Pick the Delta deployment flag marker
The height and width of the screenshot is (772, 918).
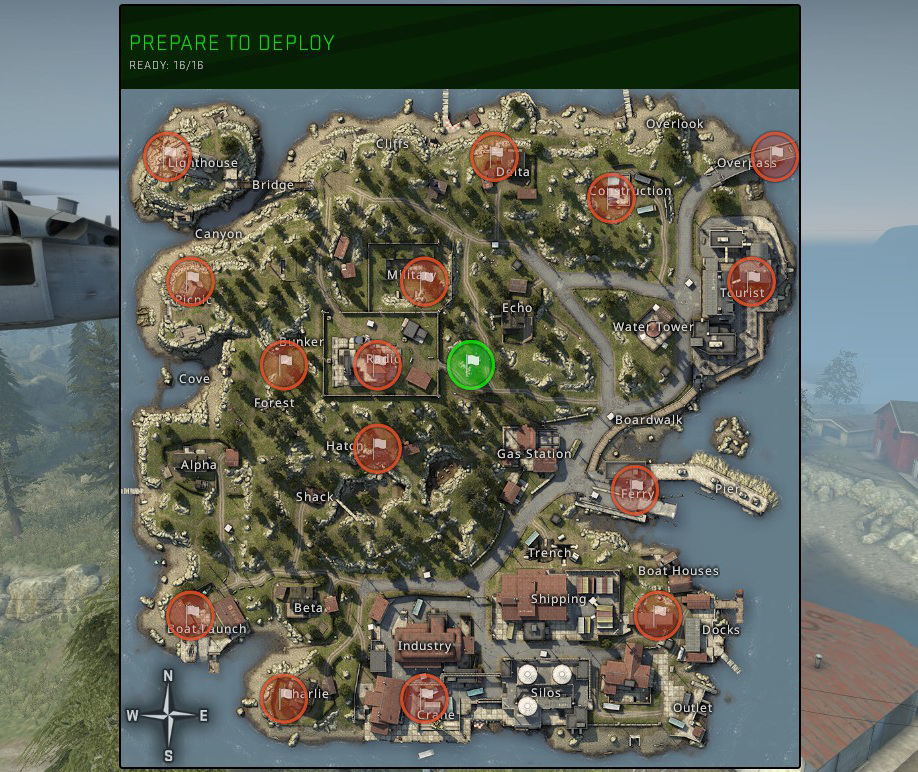point(494,156)
